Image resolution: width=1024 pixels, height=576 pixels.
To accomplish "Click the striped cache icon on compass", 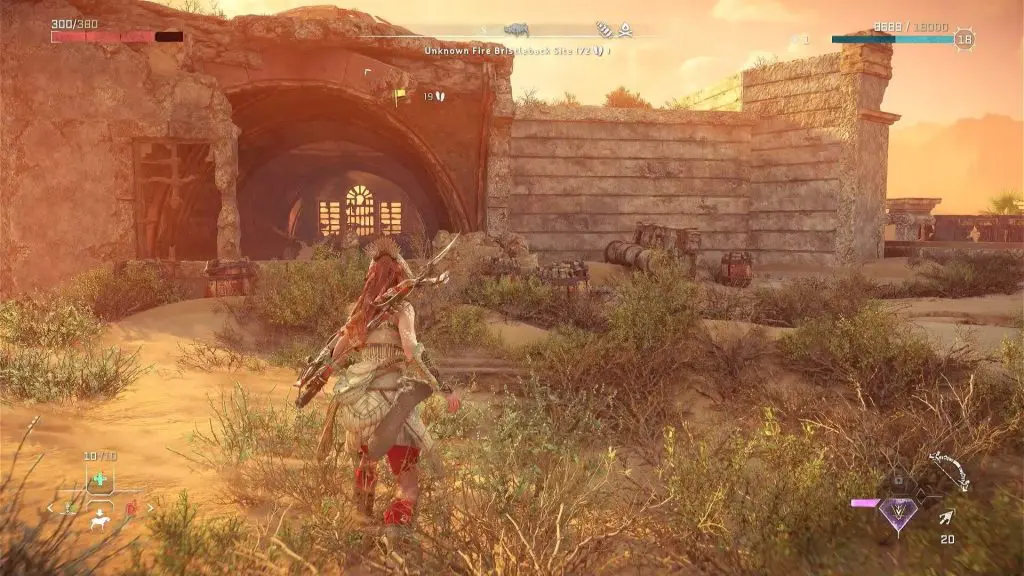I will [604, 30].
